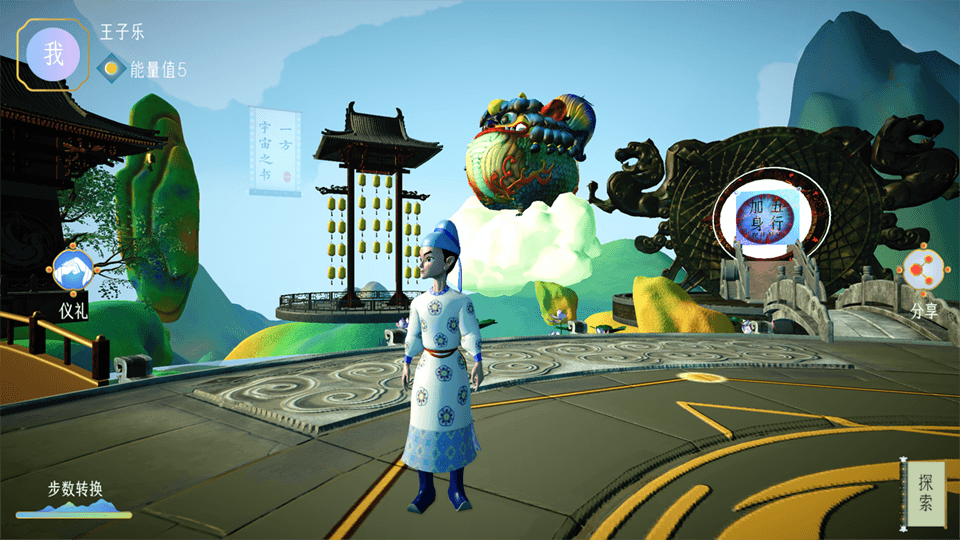Viewport: 960px width, 540px height.
Task: Open the 仪礼 mountain icon
Action: tap(73, 270)
